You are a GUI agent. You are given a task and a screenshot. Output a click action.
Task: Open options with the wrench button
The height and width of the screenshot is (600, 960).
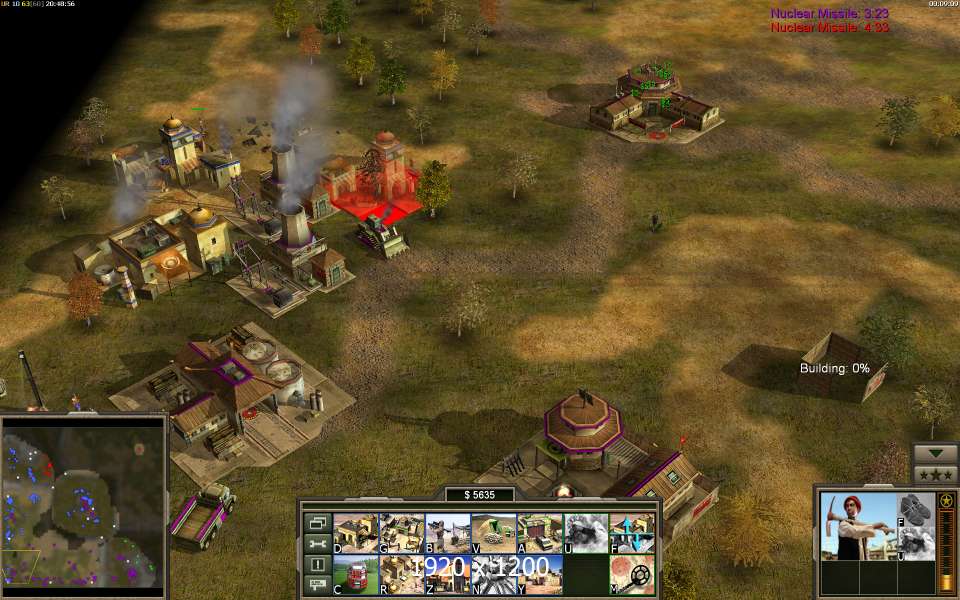(x=317, y=543)
